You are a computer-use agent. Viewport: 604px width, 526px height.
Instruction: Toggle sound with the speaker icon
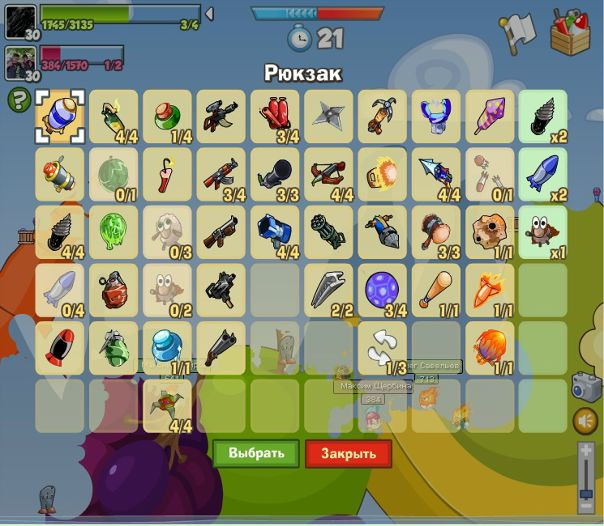(585, 421)
